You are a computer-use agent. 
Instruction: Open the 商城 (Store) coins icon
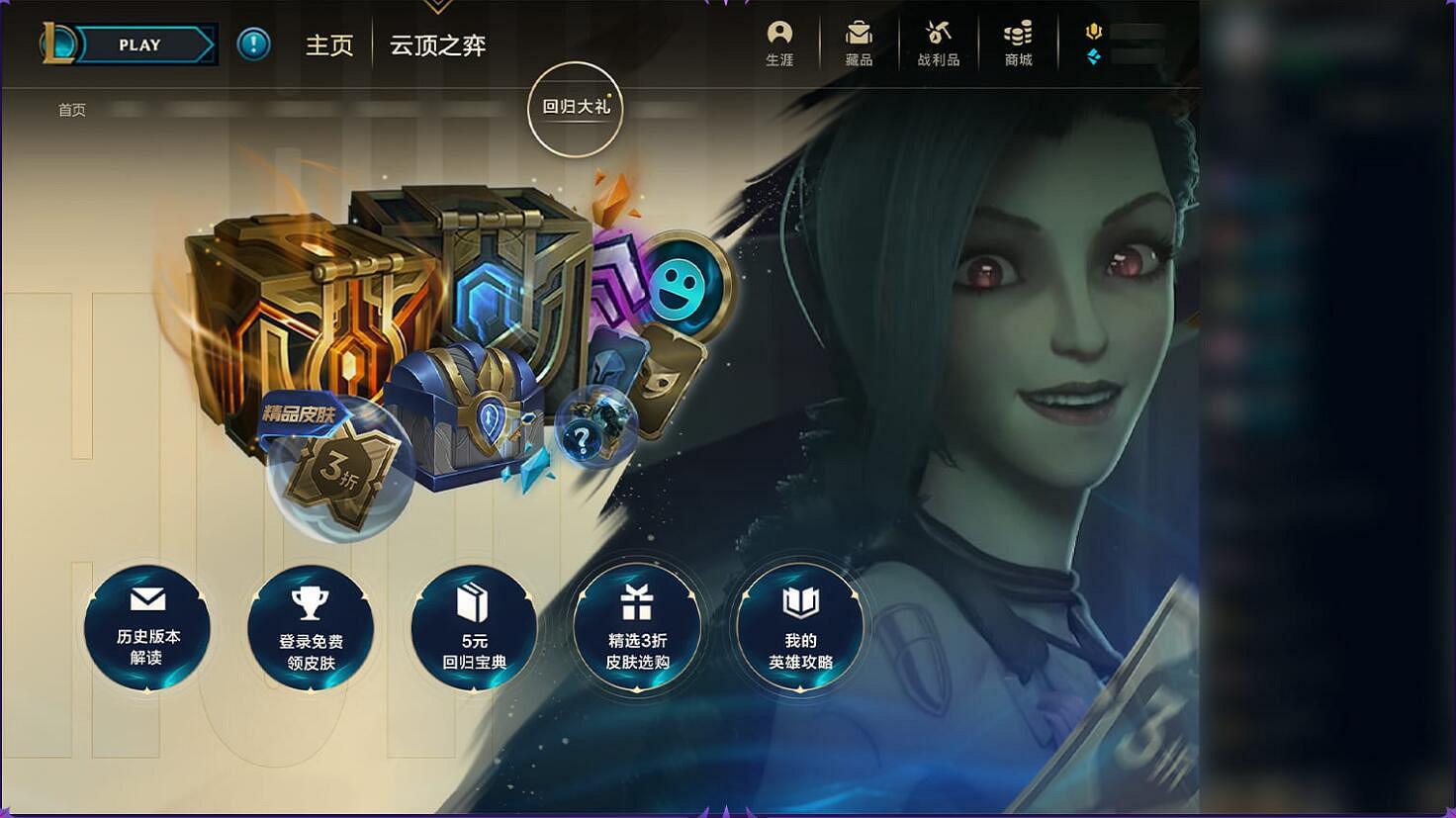point(1016,41)
